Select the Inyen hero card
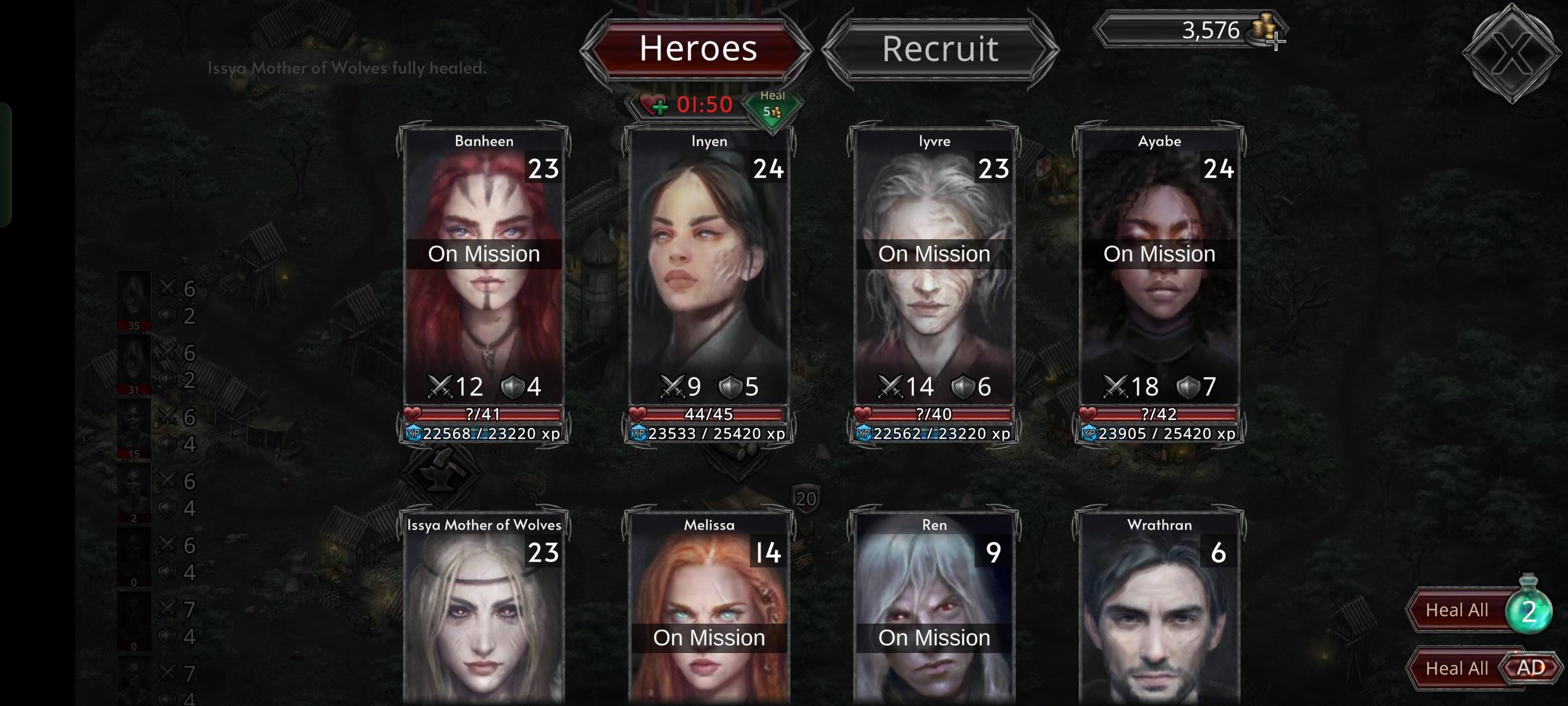This screenshot has height=706, width=1568. pyautogui.click(x=709, y=275)
